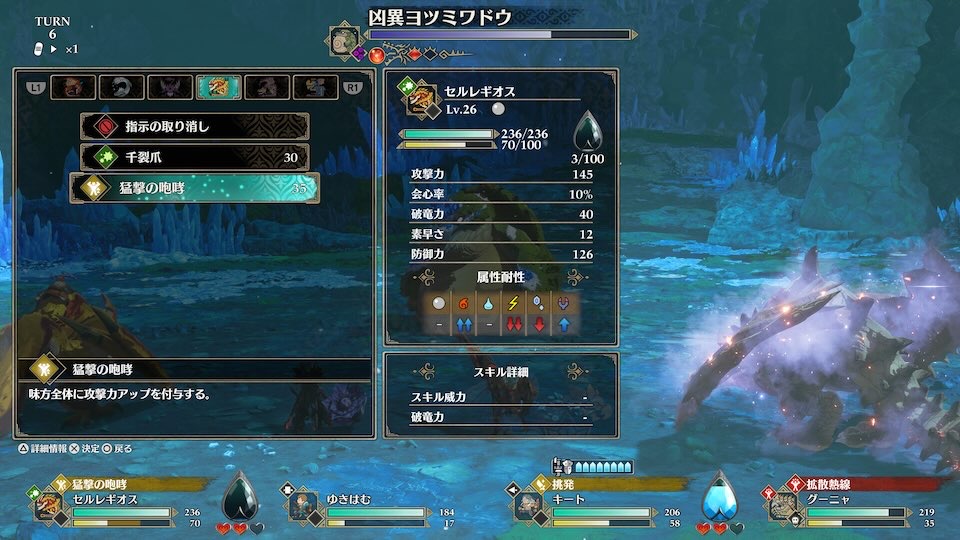
Task: Open the fifth monster tab
Action: [266, 87]
